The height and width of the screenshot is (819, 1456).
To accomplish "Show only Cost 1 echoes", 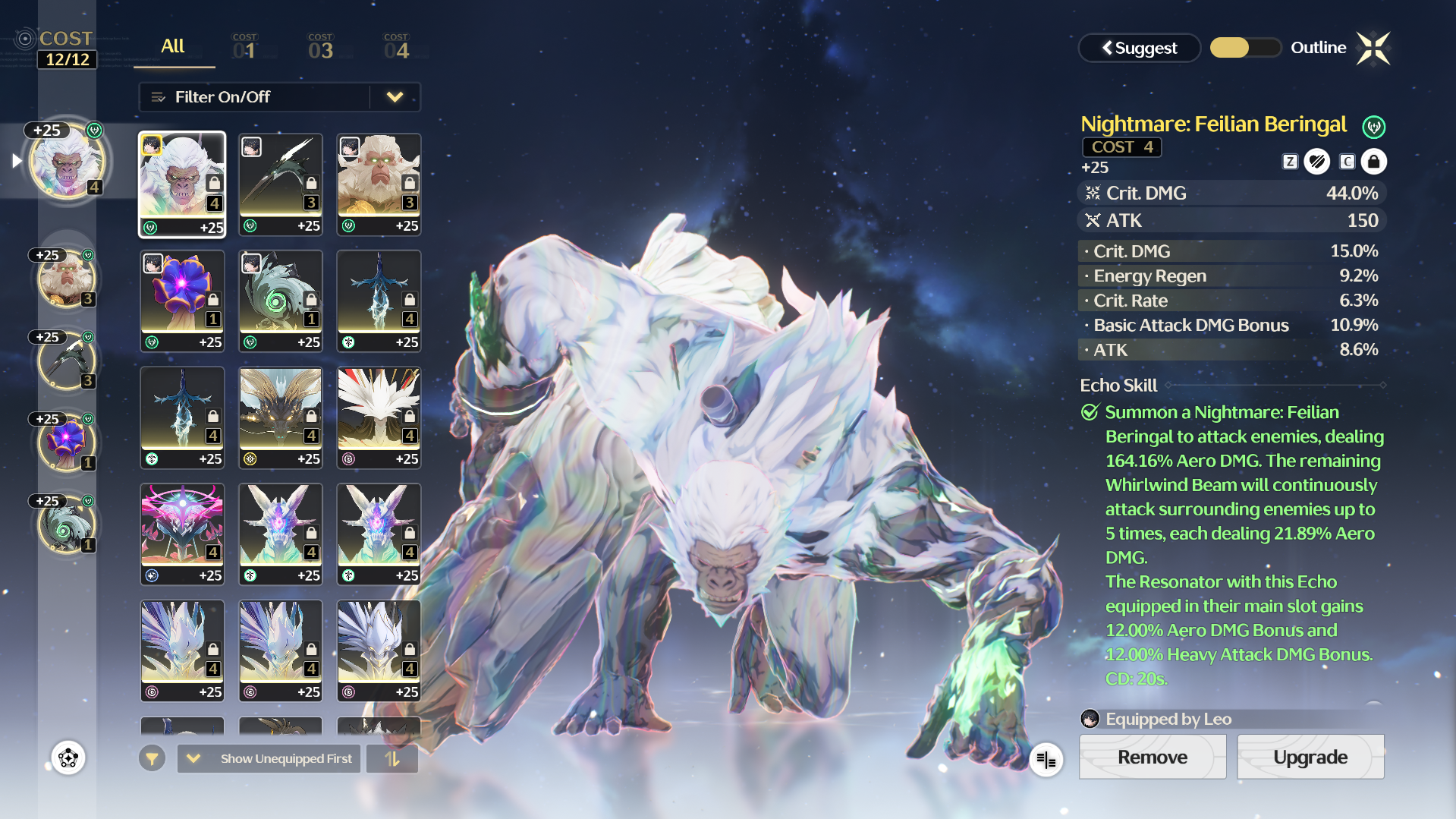I will coord(244,47).
